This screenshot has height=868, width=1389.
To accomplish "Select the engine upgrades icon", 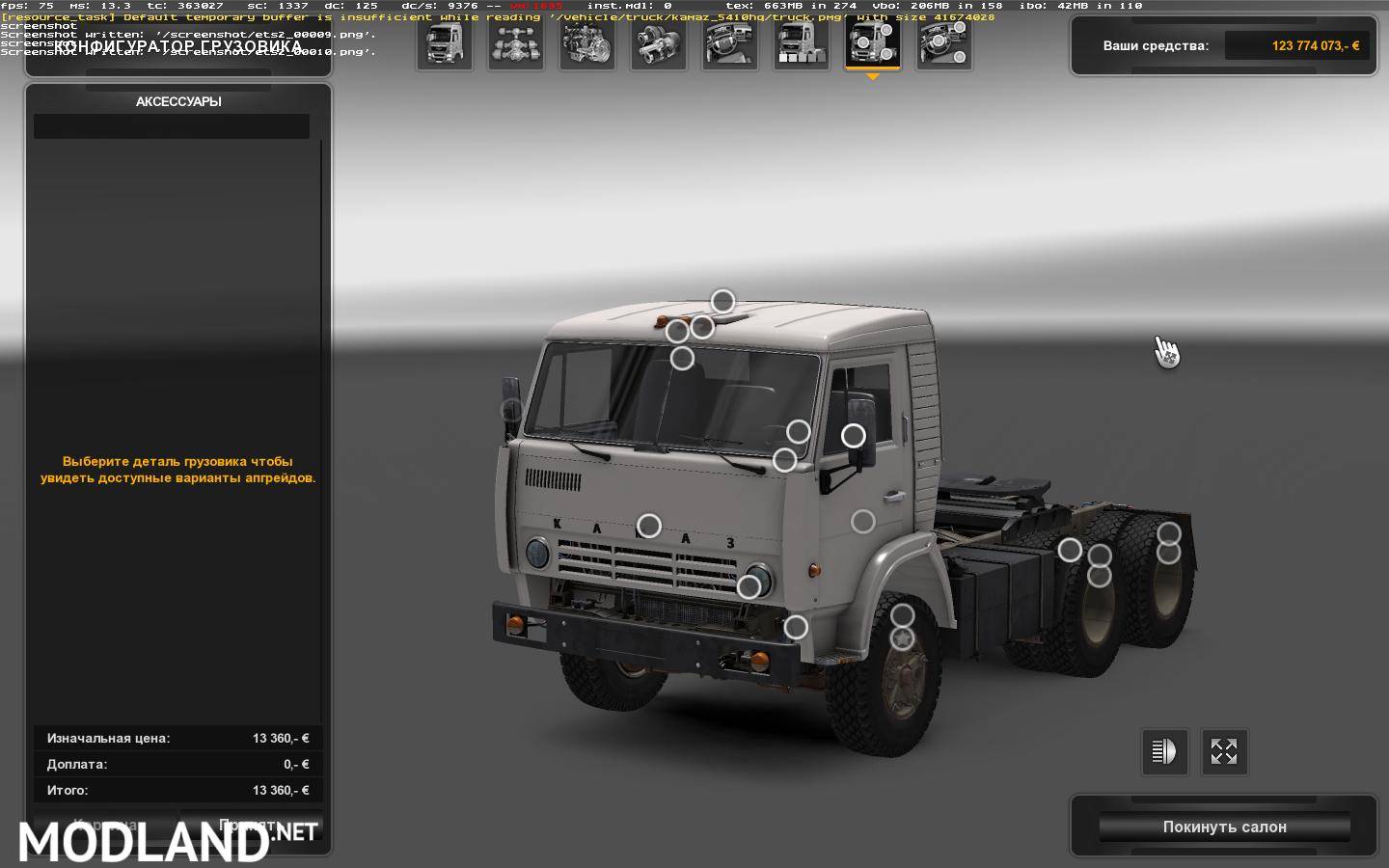I will (x=587, y=43).
